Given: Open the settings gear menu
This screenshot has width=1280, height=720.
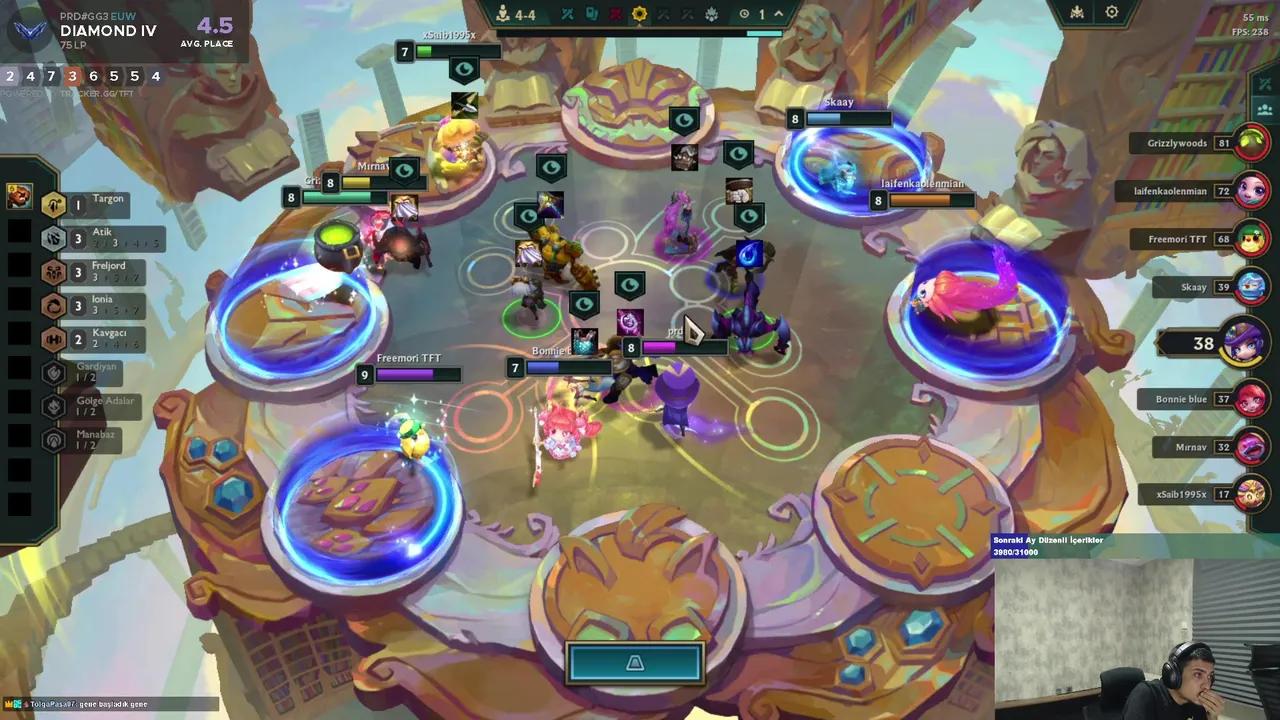Looking at the screenshot, I should pos(1111,13).
